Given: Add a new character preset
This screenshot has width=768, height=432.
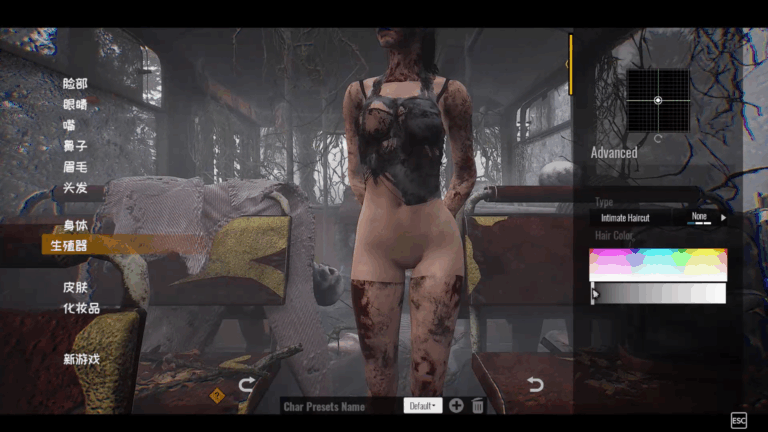Looking at the screenshot, I should pyautogui.click(x=456, y=406).
